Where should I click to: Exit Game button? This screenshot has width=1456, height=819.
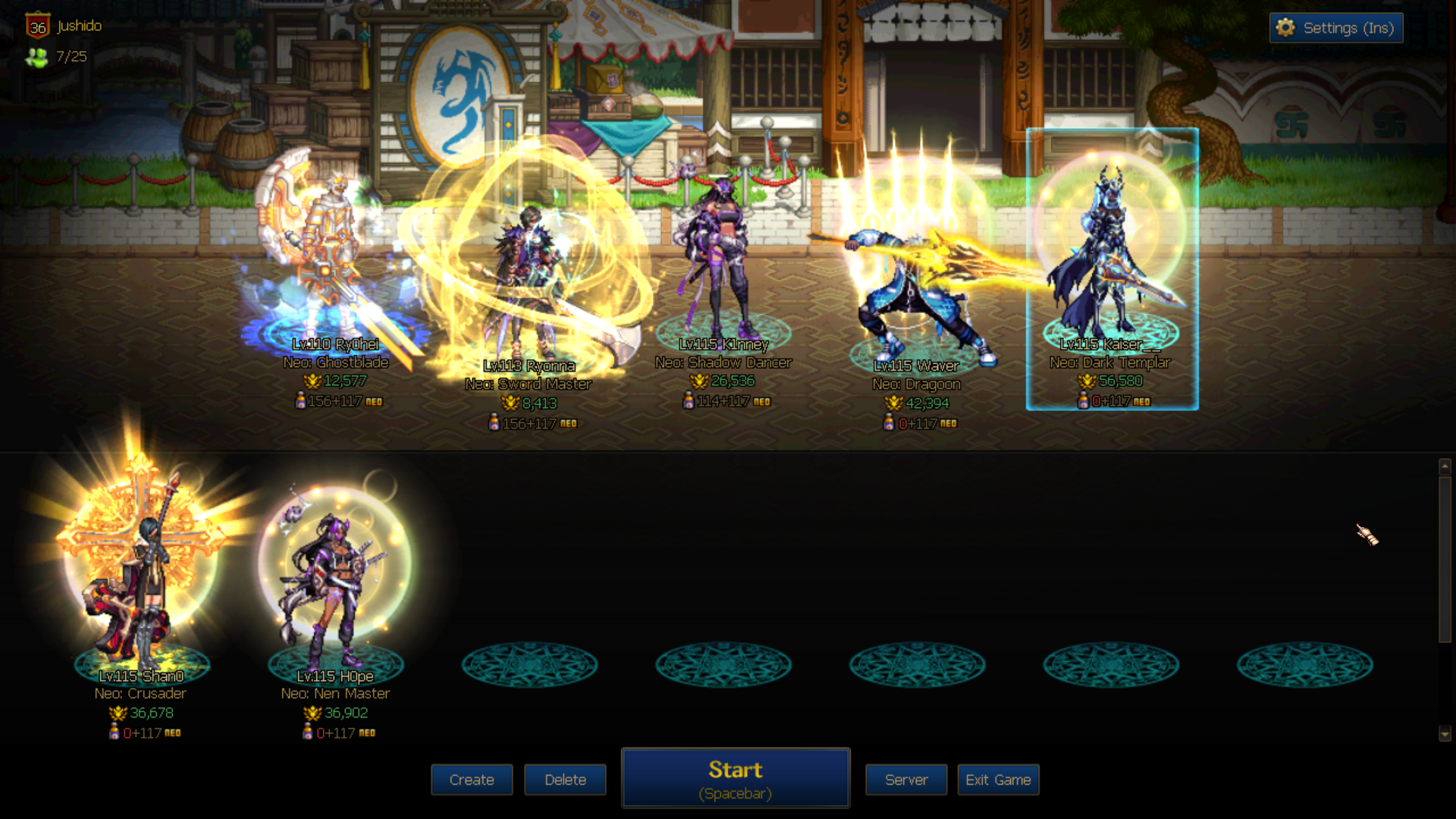pyautogui.click(x=998, y=780)
